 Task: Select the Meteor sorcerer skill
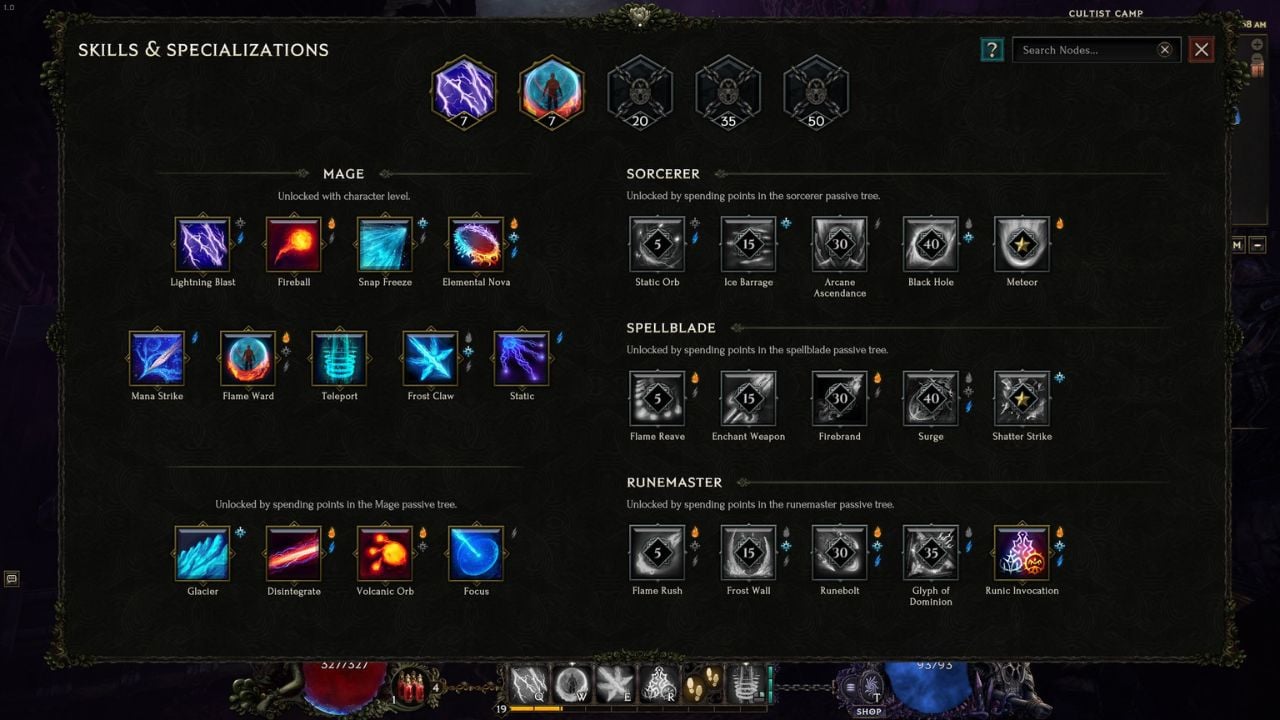(x=1021, y=243)
